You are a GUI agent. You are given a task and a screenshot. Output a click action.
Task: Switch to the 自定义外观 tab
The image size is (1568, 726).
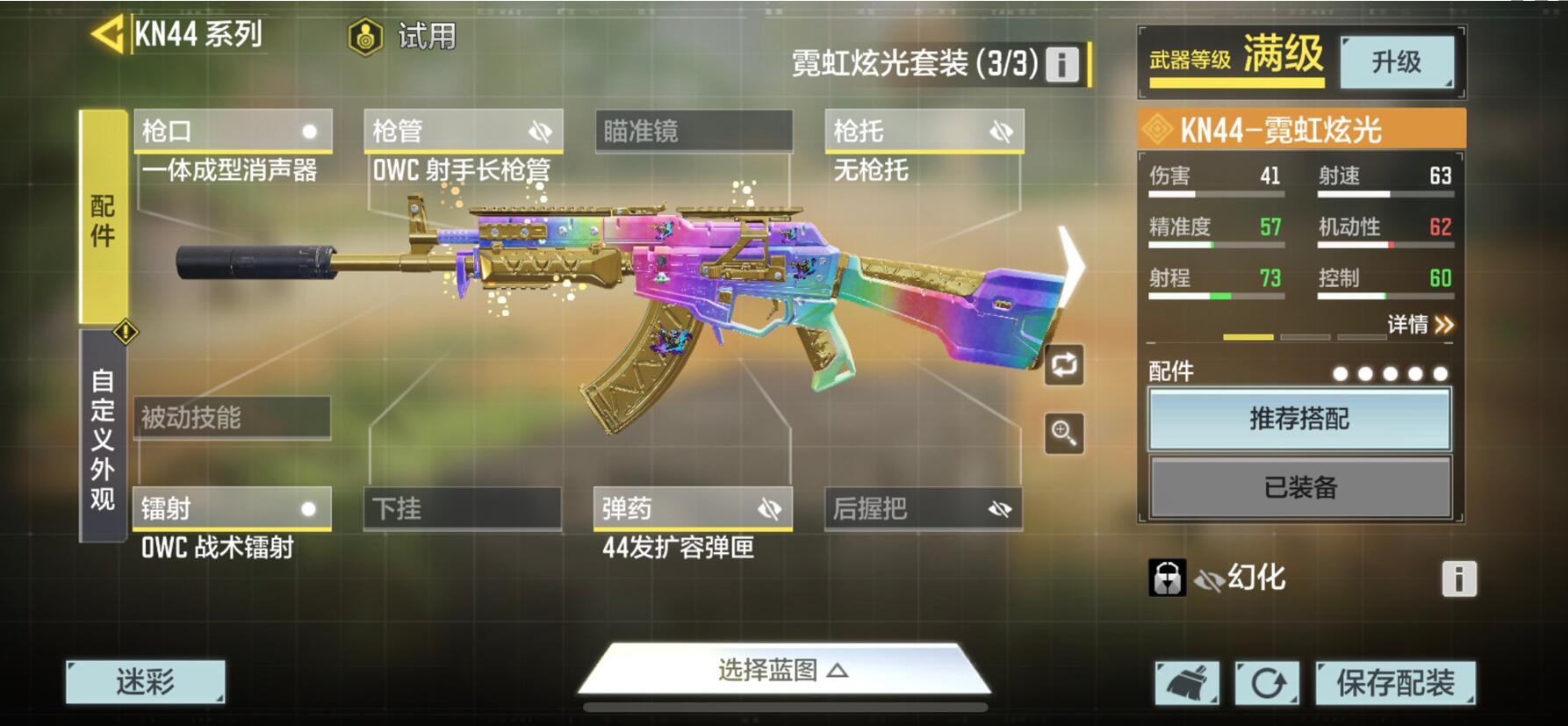point(103,438)
